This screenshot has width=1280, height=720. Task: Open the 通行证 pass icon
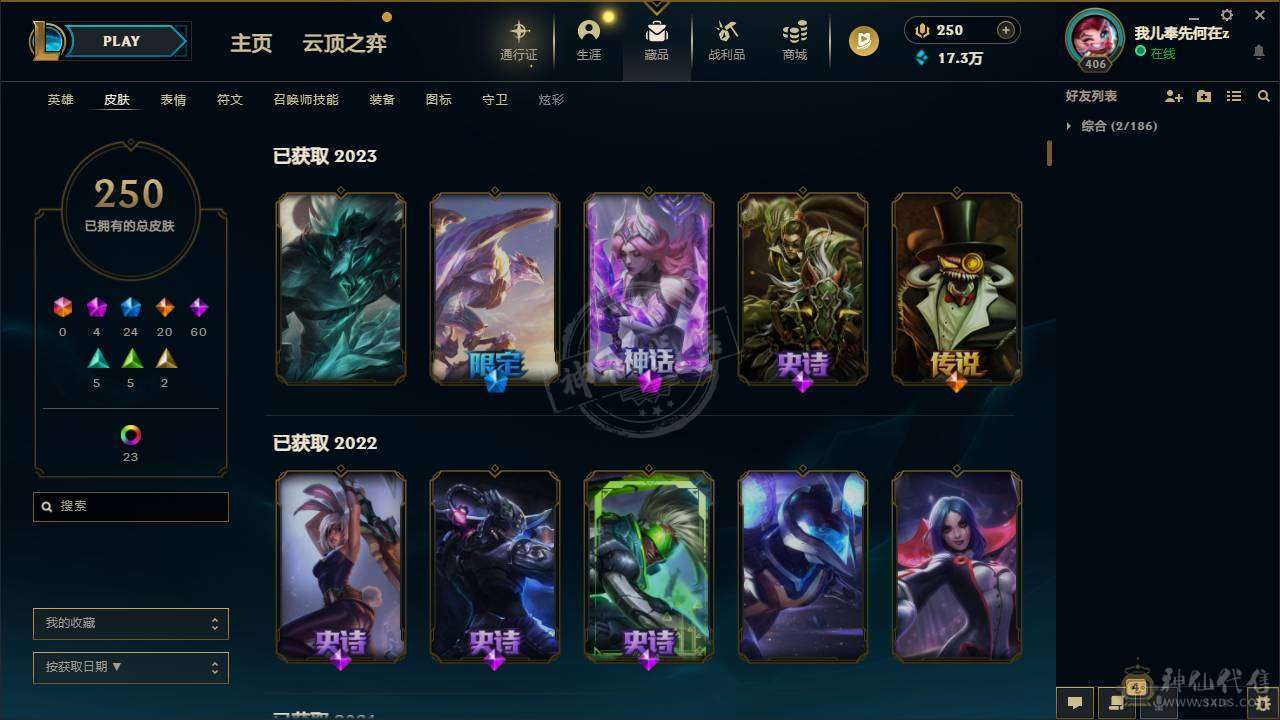(x=519, y=33)
